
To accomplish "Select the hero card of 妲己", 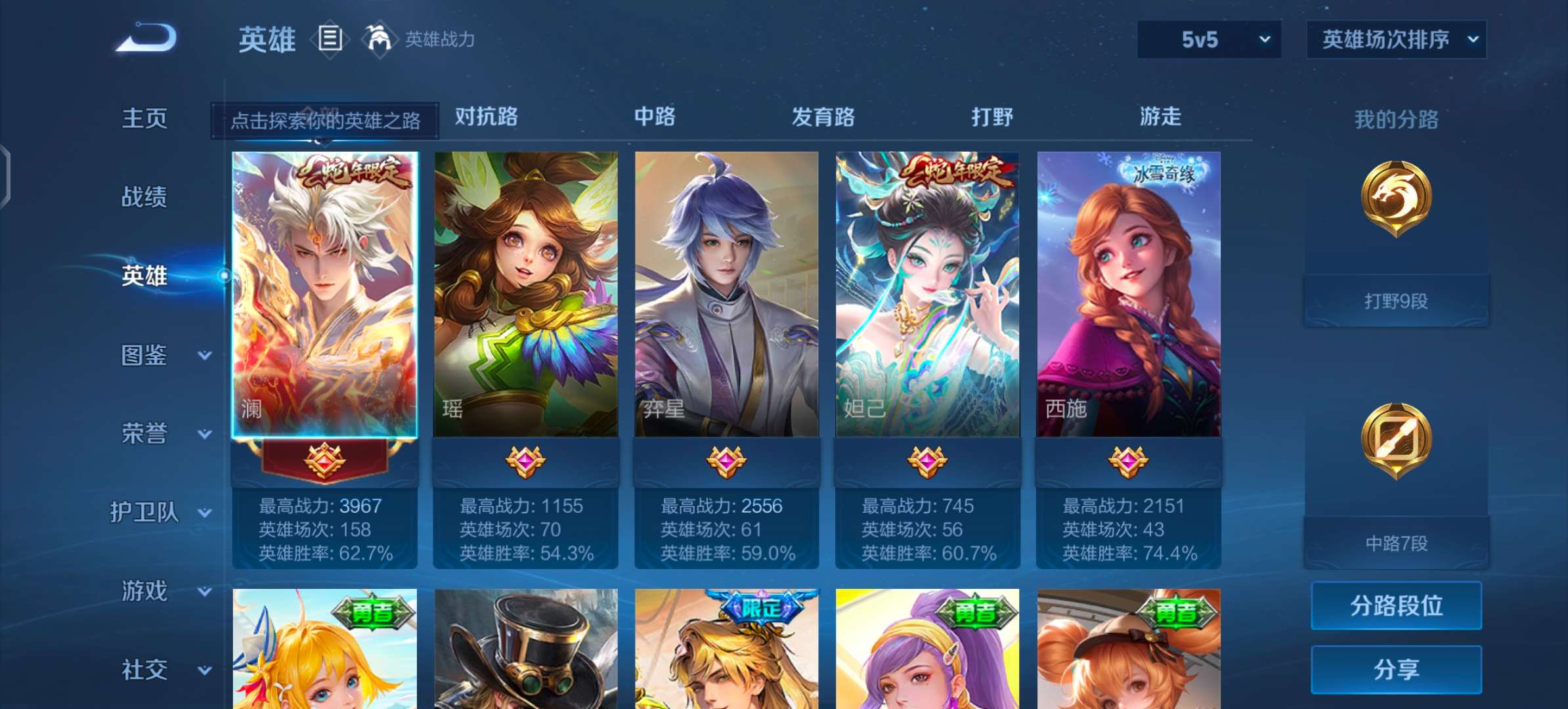I will (927, 295).
